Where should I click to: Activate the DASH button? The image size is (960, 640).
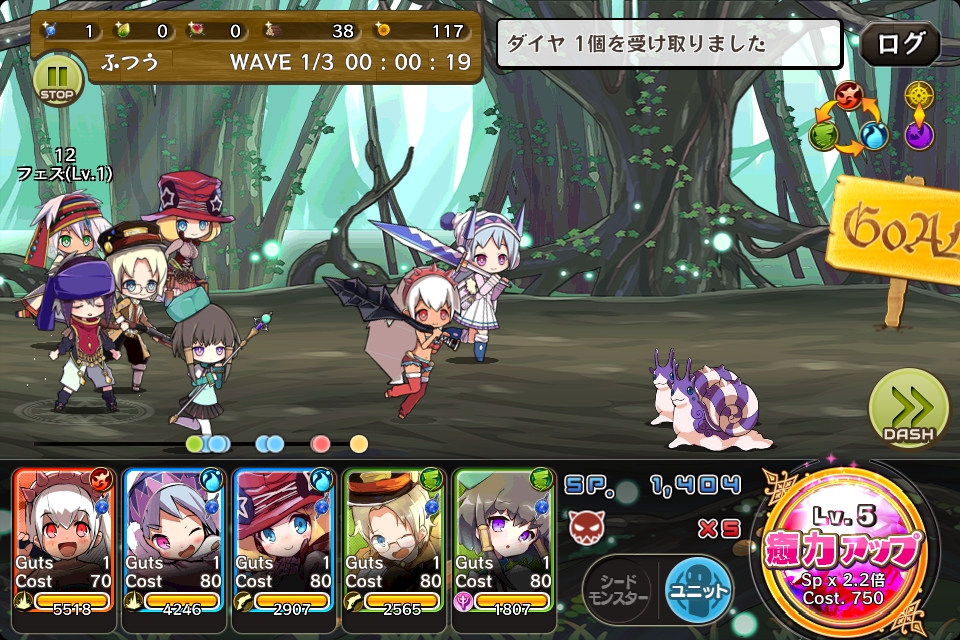908,409
